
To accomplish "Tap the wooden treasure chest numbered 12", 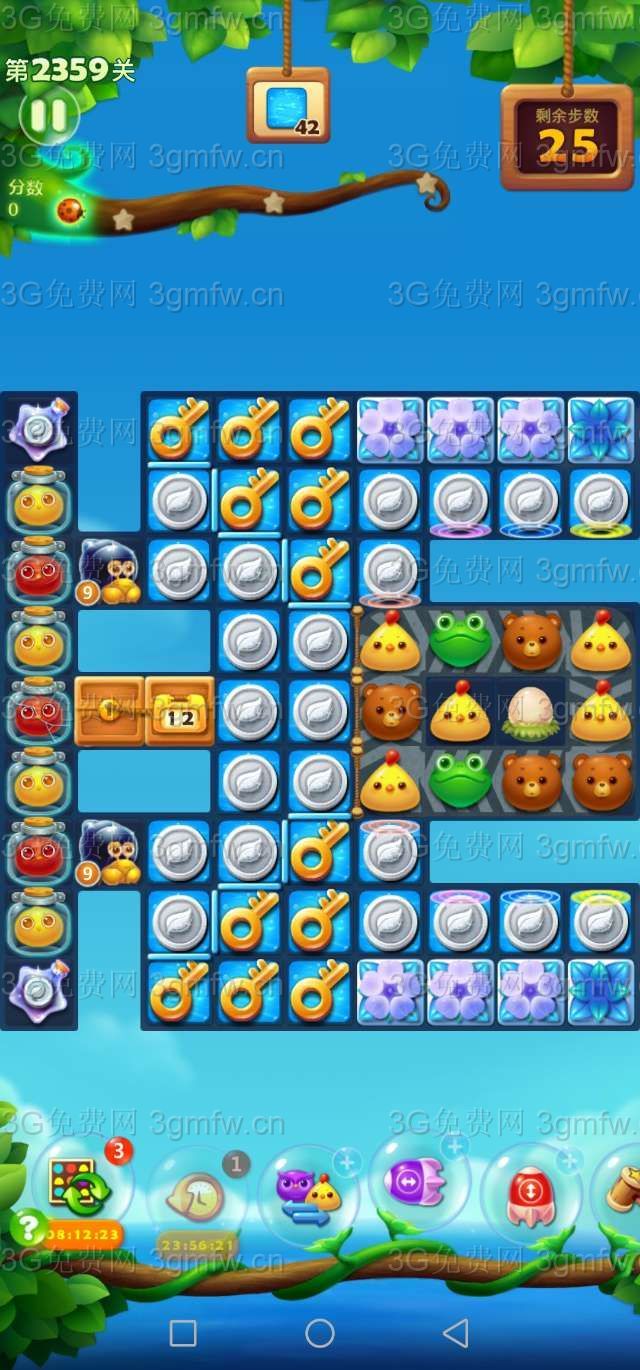I will point(180,711).
